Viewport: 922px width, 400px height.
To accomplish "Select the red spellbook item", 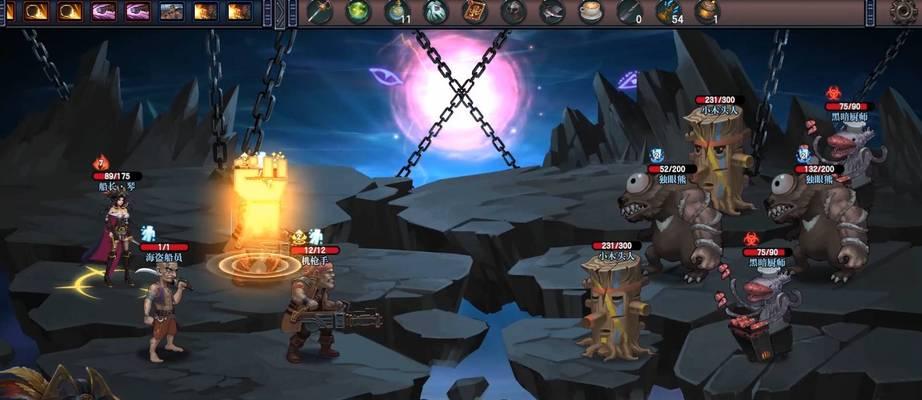I will (474, 11).
